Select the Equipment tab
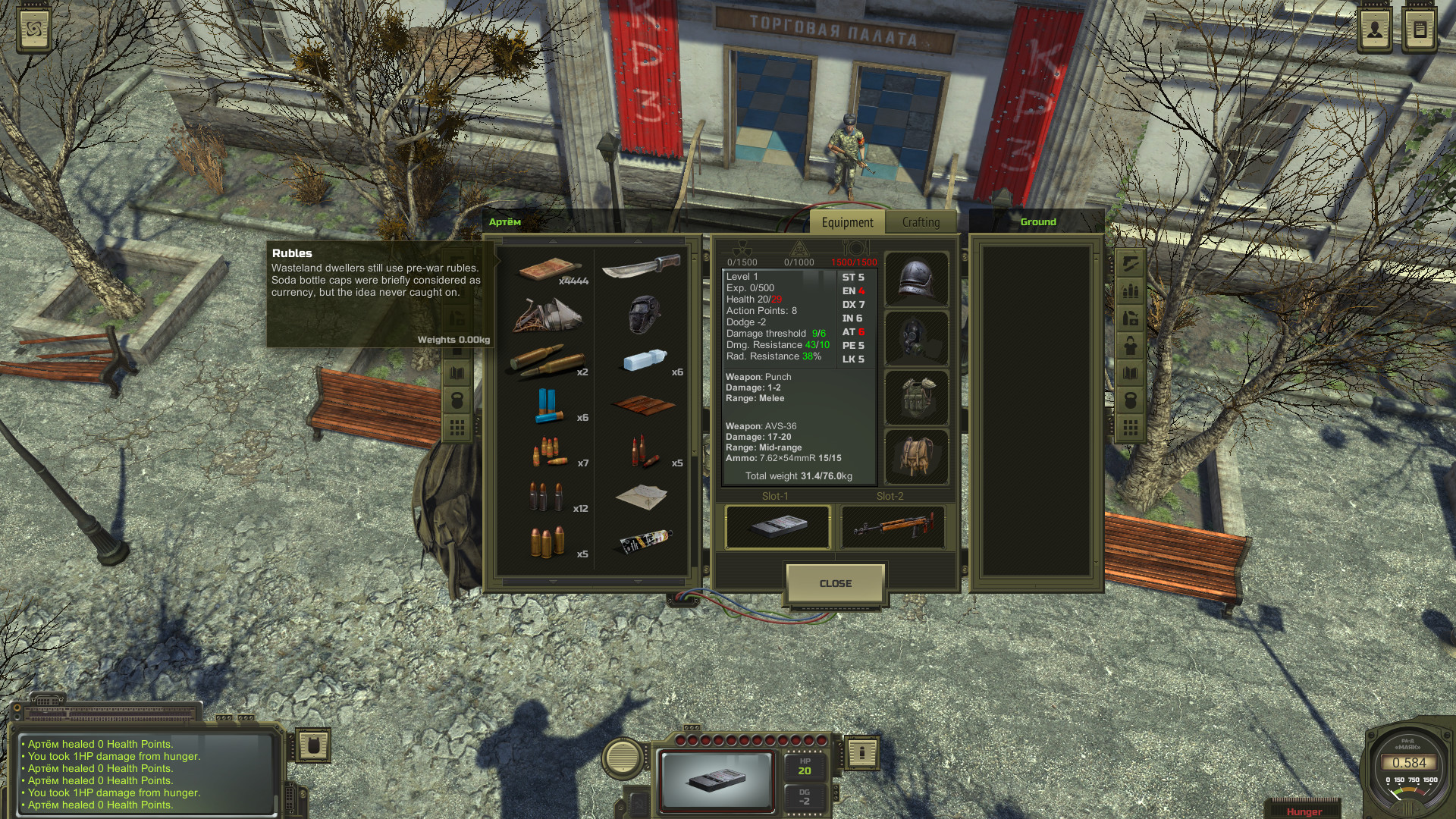This screenshot has width=1456, height=819. point(847,222)
